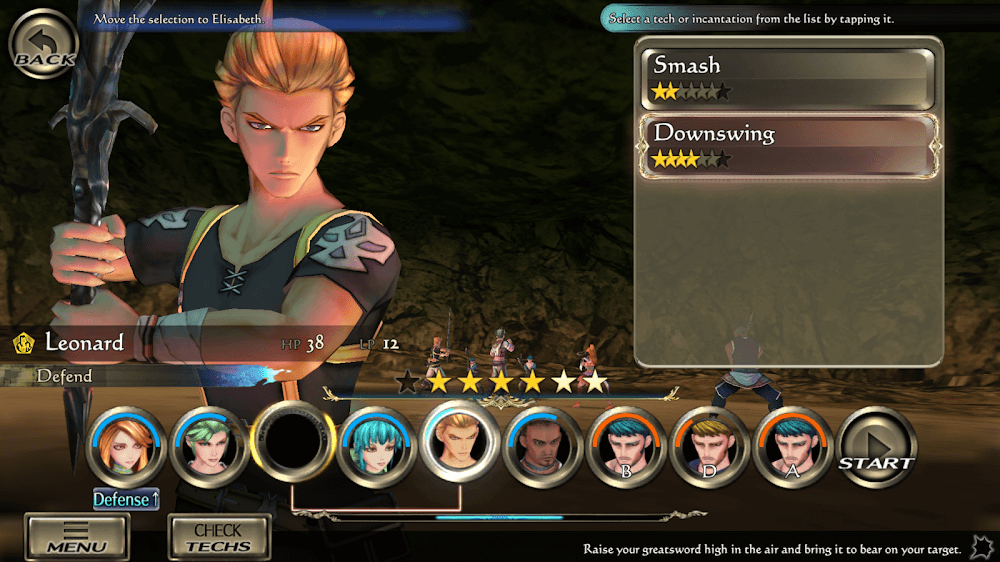This screenshot has width=1000, height=562.
Task: Select Leonard's blond timeline portrait
Action: pos(460,443)
